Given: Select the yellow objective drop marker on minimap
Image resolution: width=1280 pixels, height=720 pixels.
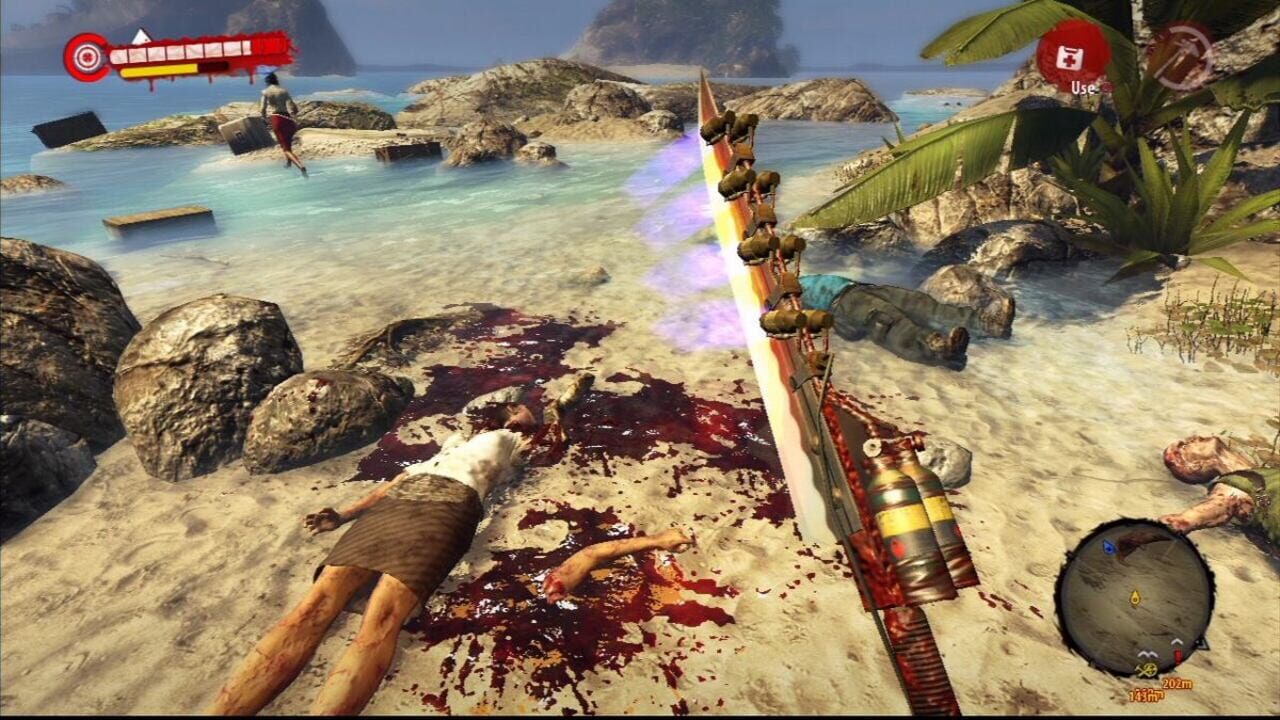Looking at the screenshot, I should pyautogui.click(x=1135, y=596).
